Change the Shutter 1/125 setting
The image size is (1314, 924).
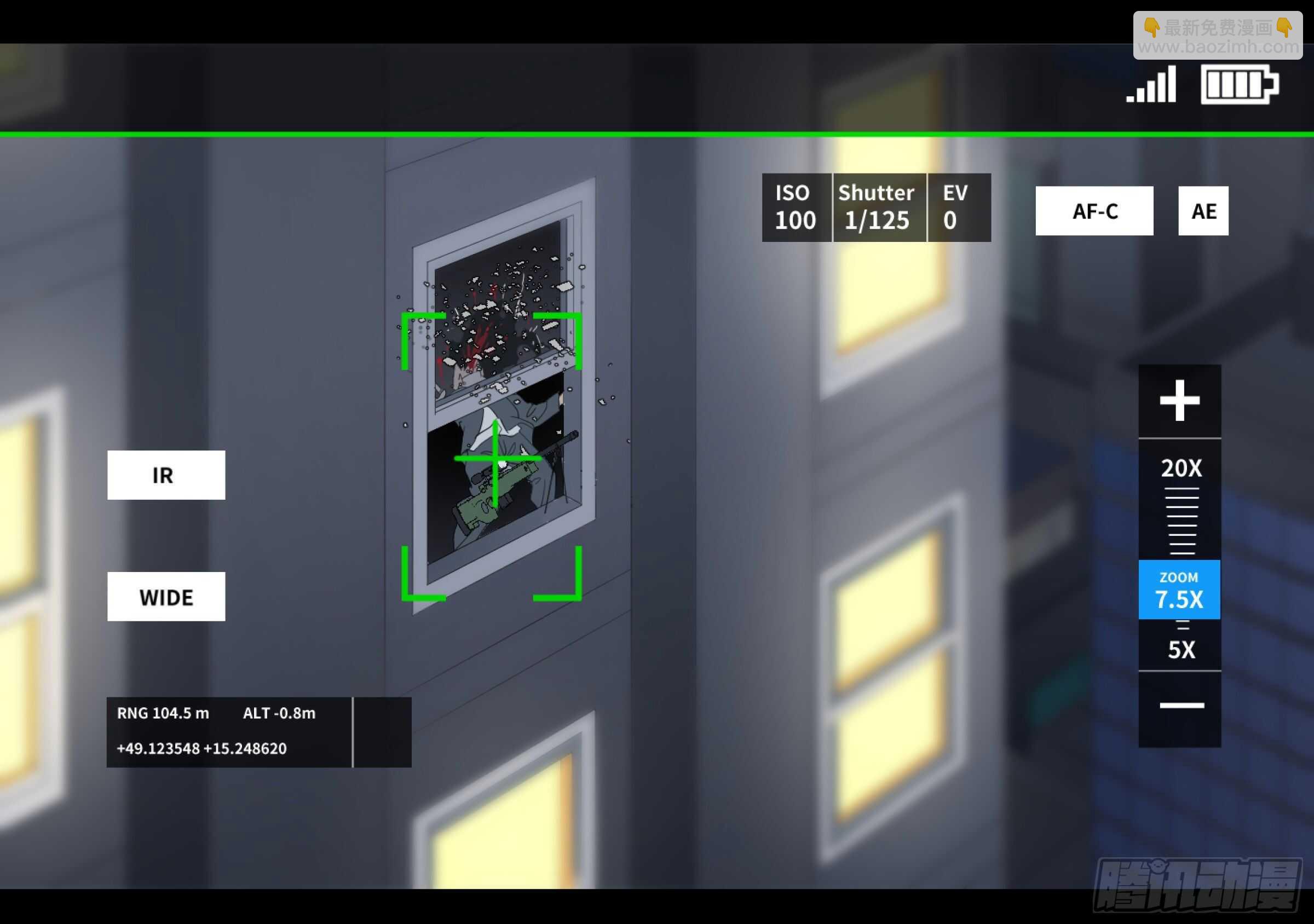pos(878,207)
